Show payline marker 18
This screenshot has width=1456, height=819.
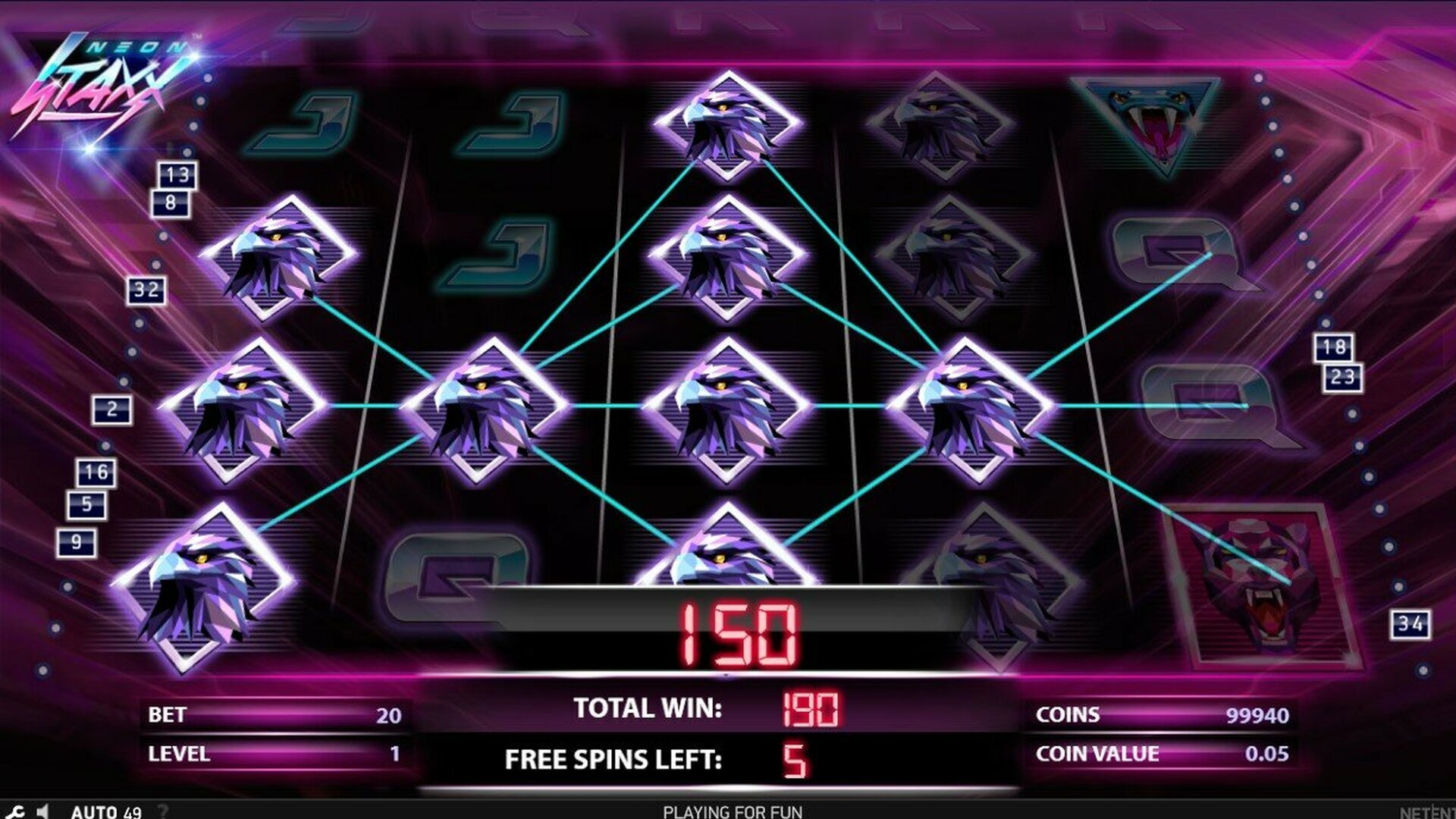(1334, 347)
